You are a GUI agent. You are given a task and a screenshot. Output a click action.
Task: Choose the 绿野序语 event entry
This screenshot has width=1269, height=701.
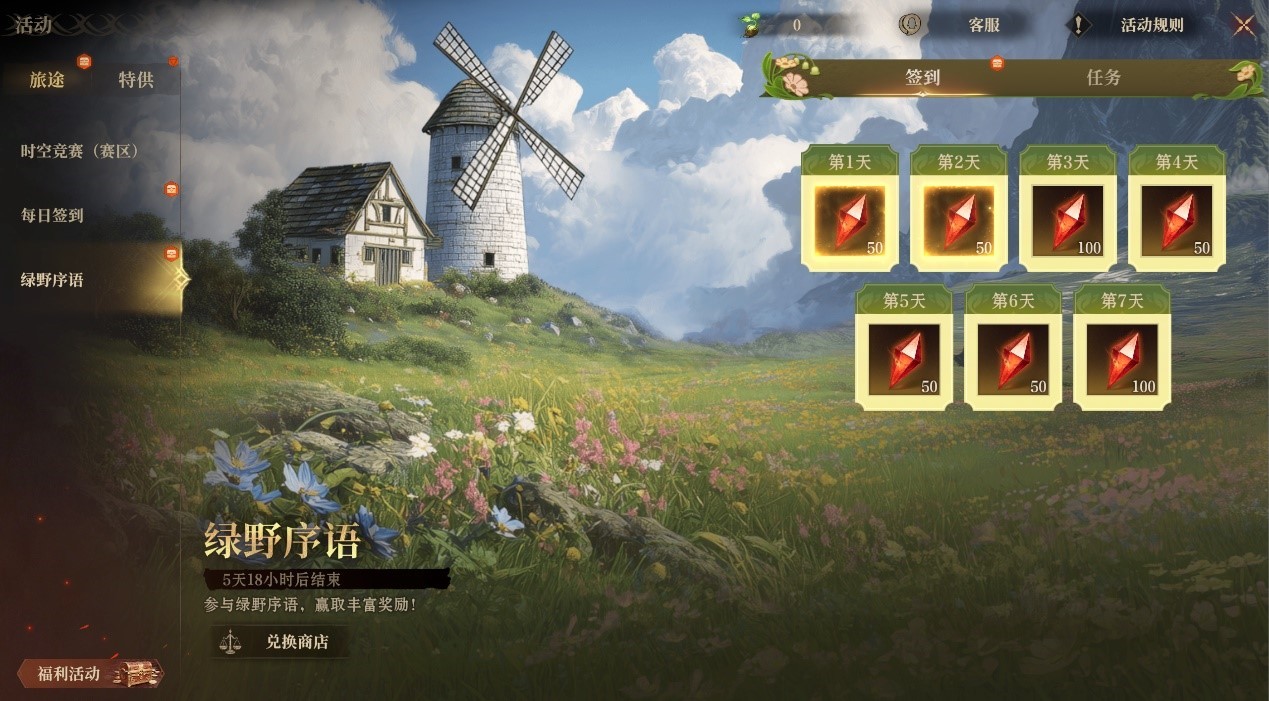coord(52,280)
